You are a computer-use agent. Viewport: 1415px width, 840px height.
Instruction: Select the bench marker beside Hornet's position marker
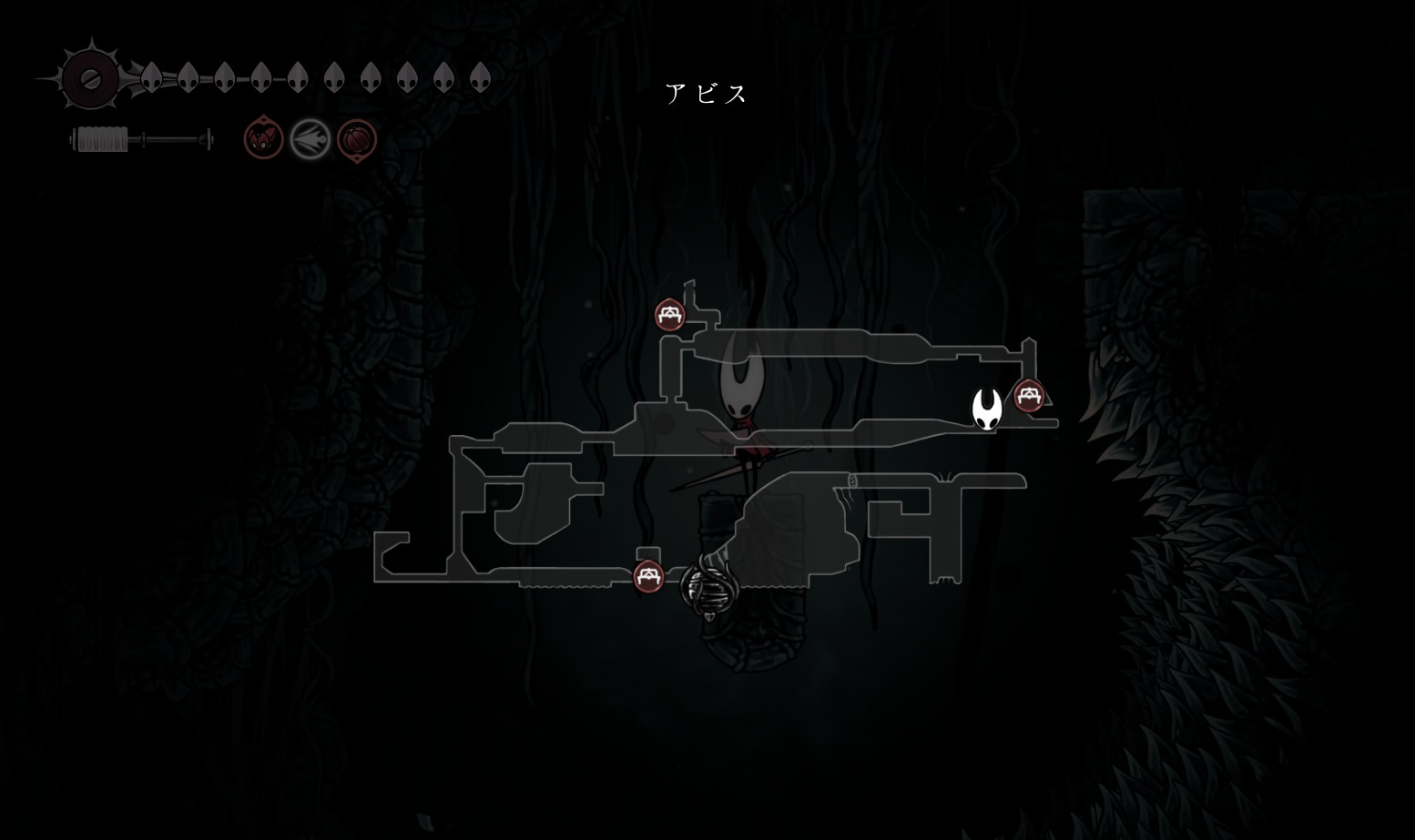[x=1028, y=396]
